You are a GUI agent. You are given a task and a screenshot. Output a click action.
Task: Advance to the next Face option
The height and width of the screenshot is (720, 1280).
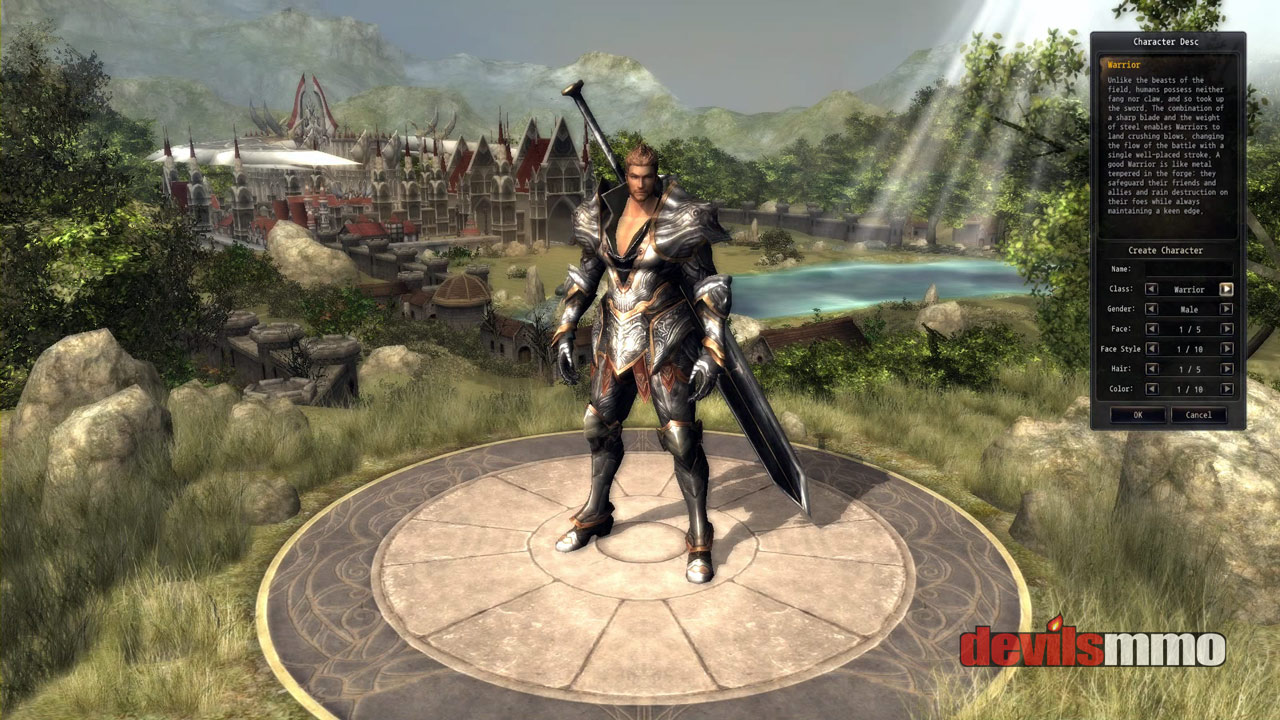pyautogui.click(x=1226, y=329)
